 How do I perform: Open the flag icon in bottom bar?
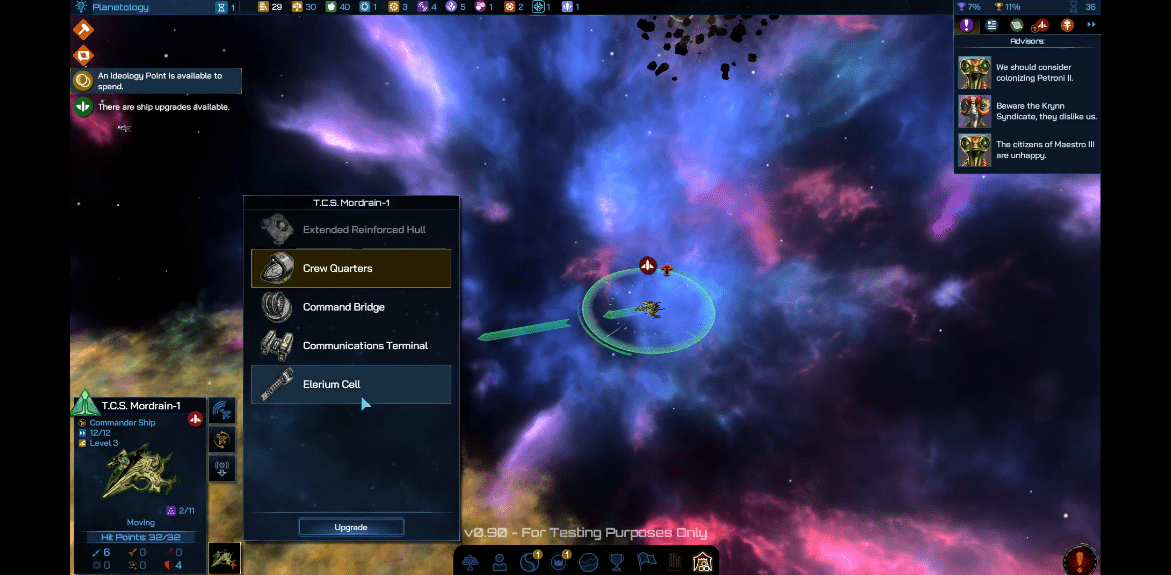point(646,562)
